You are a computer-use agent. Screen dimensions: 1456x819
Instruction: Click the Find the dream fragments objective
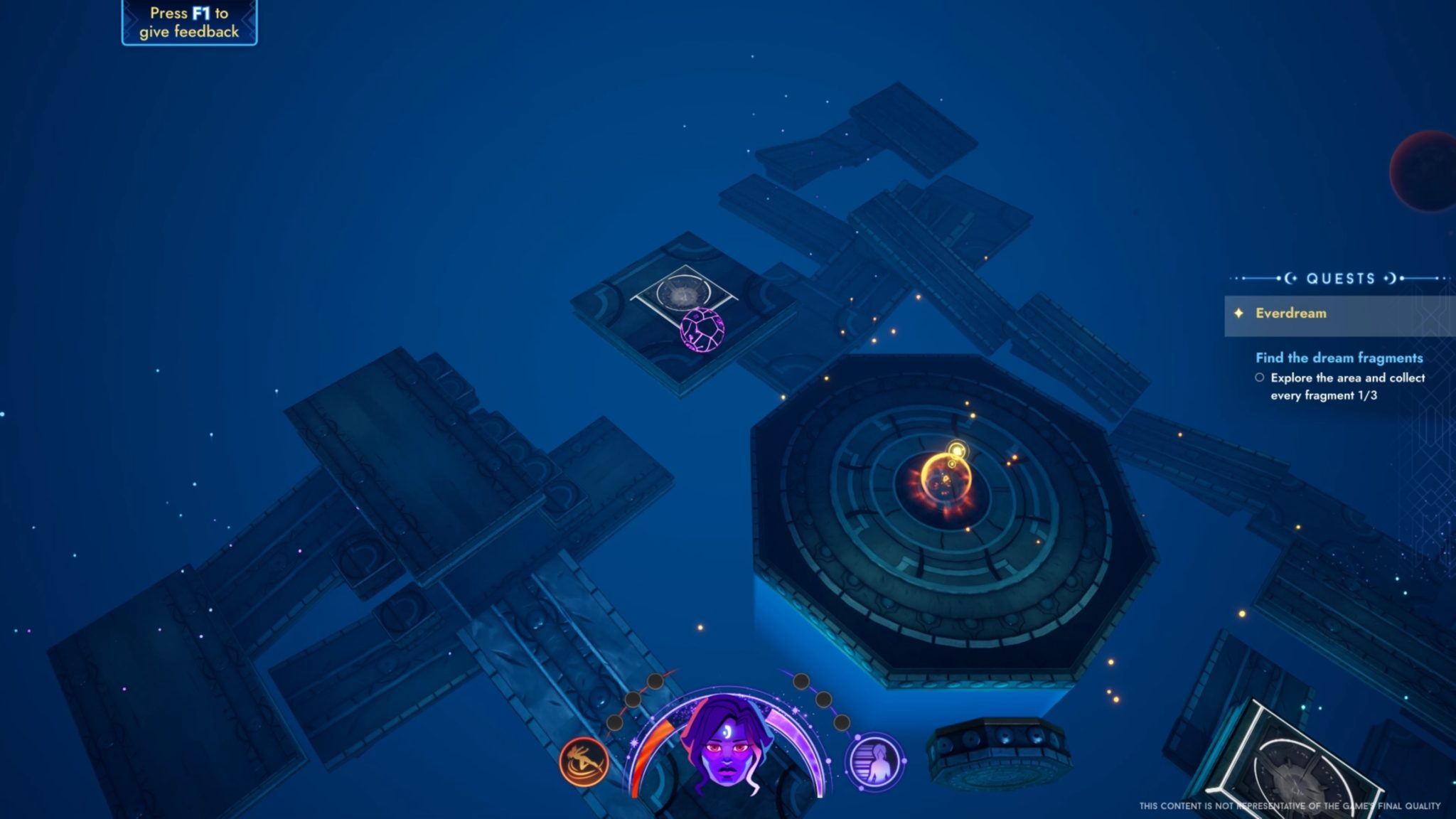1339,358
